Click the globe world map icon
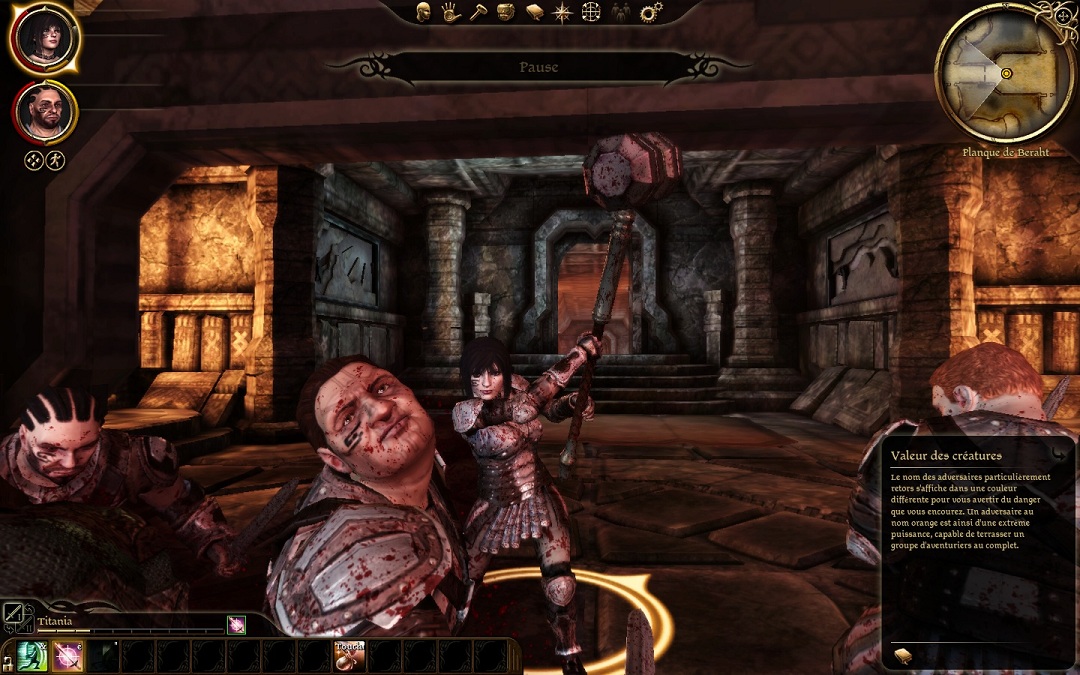The height and width of the screenshot is (675, 1080). pyautogui.click(x=592, y=12)
